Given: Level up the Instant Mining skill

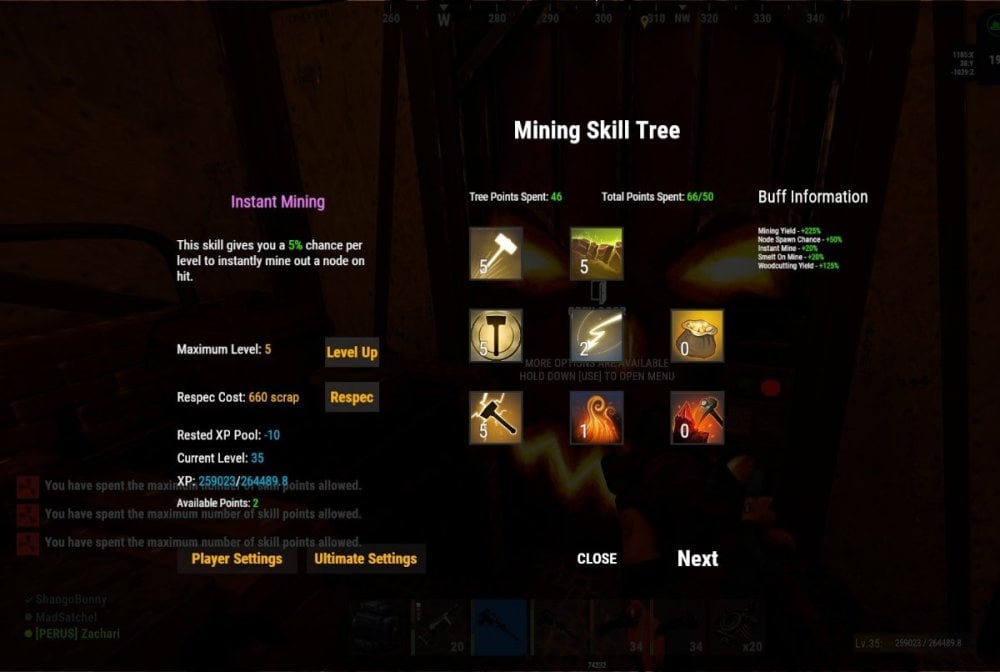Looking at the screenshot, I should click(x=351, y=352).
